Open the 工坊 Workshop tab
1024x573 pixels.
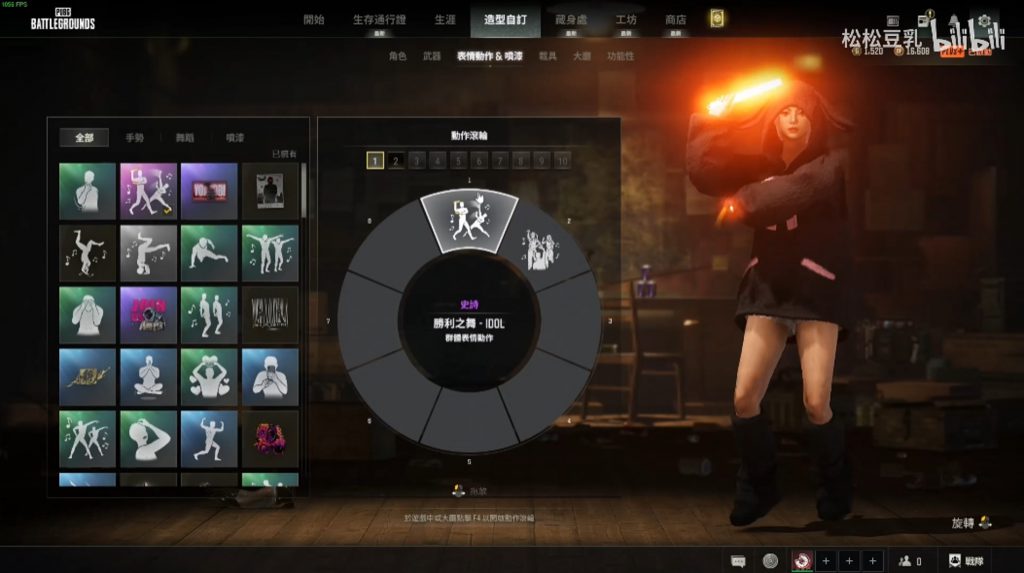click(627, 19)
